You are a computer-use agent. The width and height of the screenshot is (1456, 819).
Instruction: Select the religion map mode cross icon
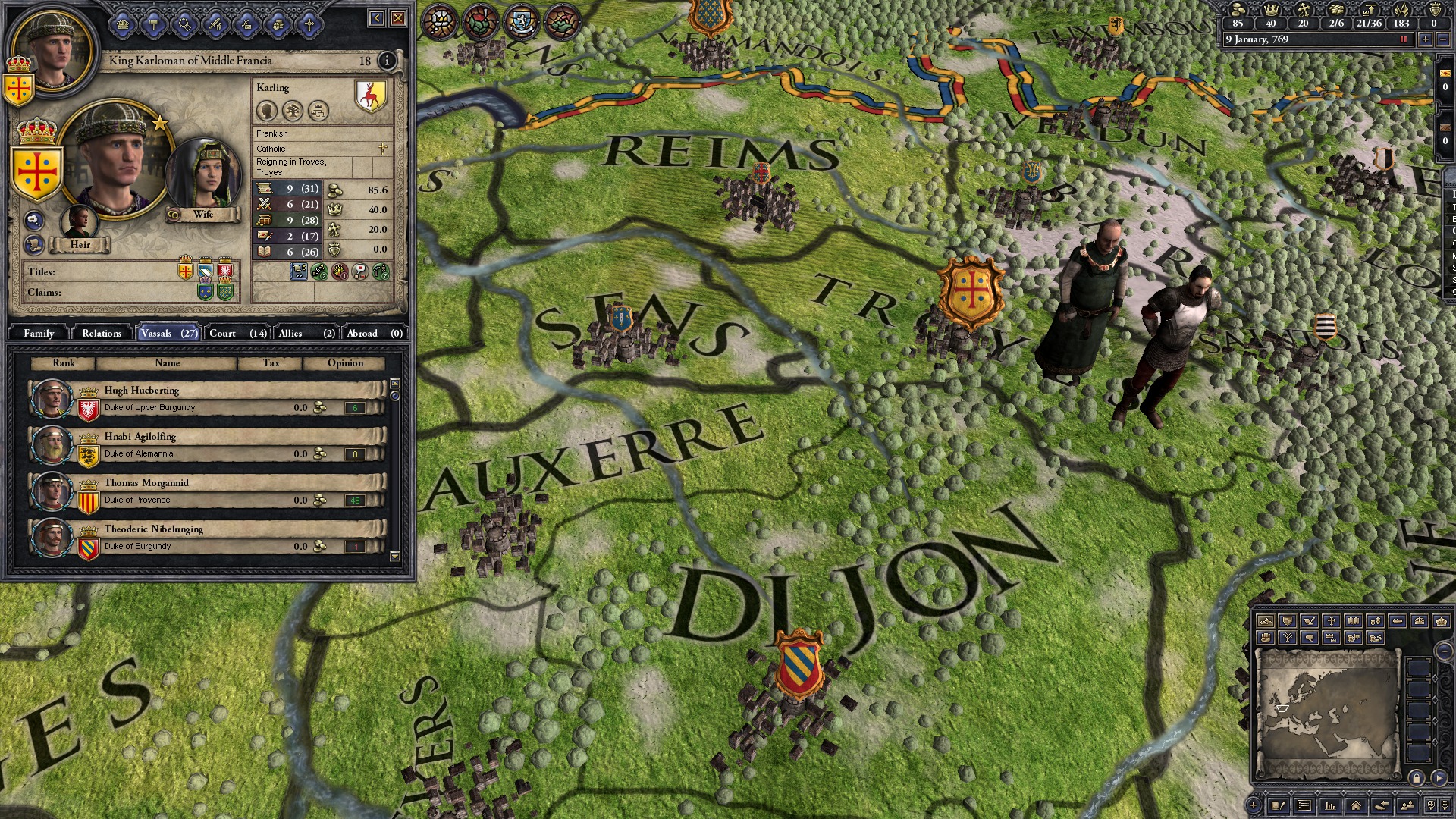1331,621
